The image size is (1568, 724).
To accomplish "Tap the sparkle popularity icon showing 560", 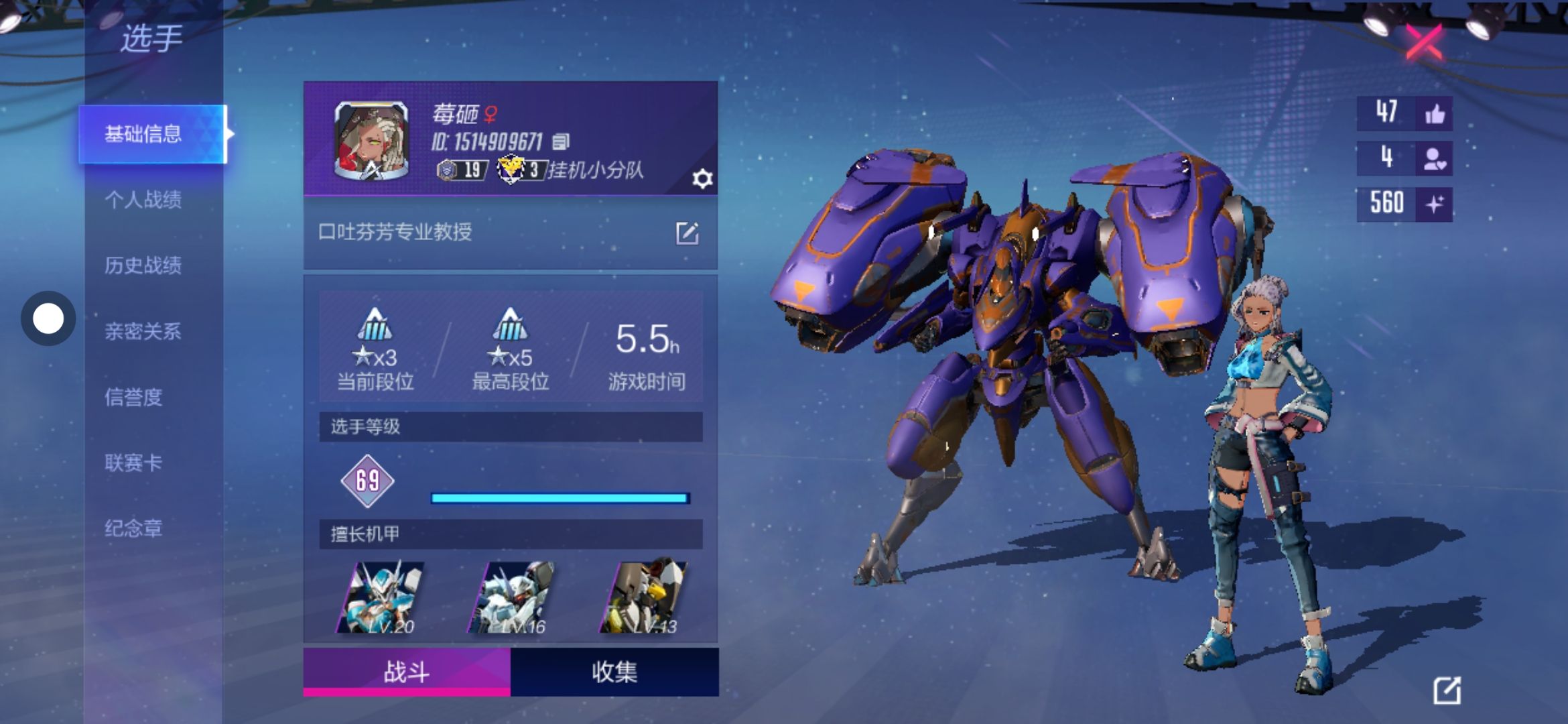I will click(x=1435, y=203).
